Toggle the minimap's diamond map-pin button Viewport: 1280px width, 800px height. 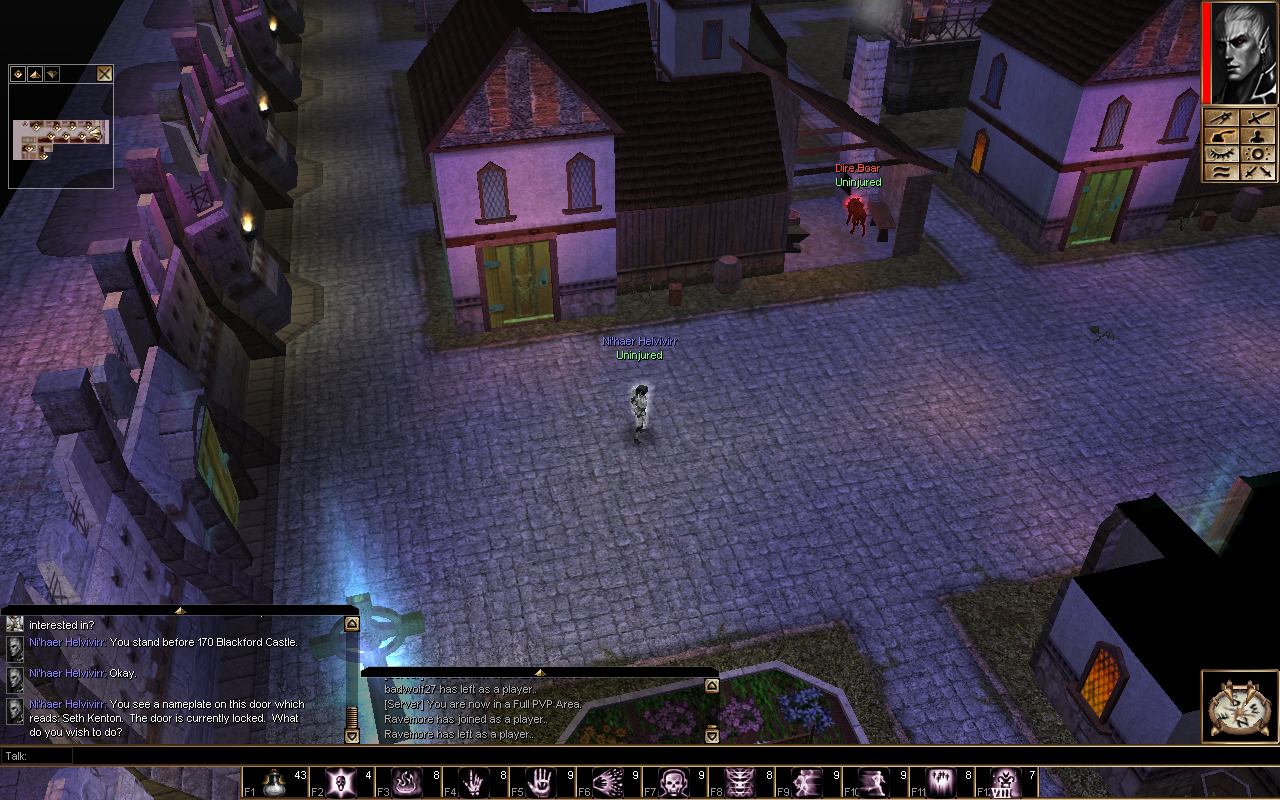click(18, 73)
